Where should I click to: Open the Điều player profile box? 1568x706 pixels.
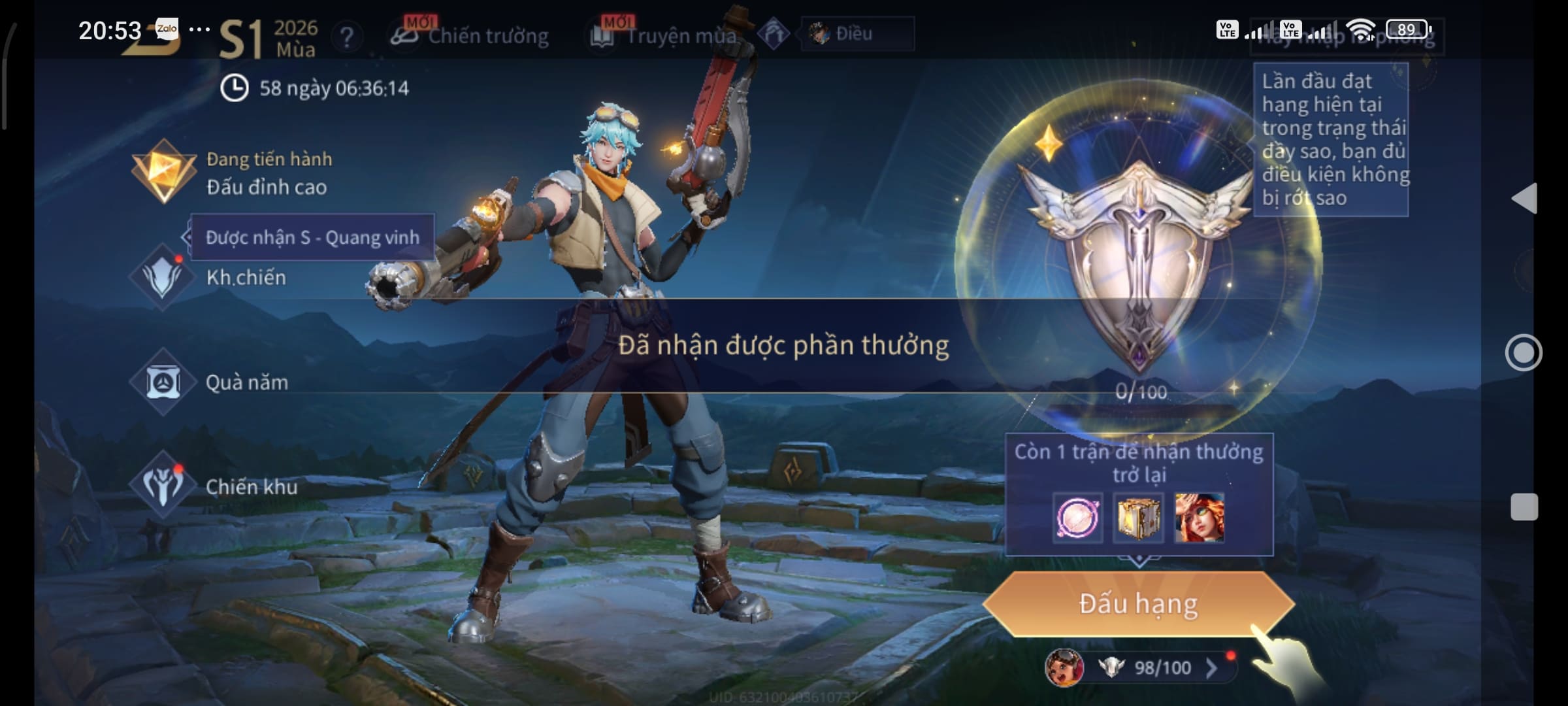pos(857,33)
